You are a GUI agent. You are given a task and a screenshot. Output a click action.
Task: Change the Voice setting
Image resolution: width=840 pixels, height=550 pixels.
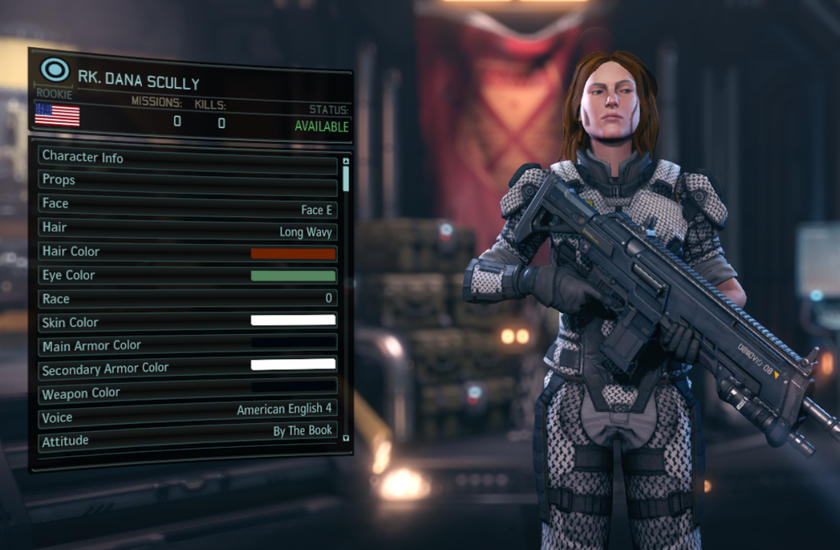(188, 410)
